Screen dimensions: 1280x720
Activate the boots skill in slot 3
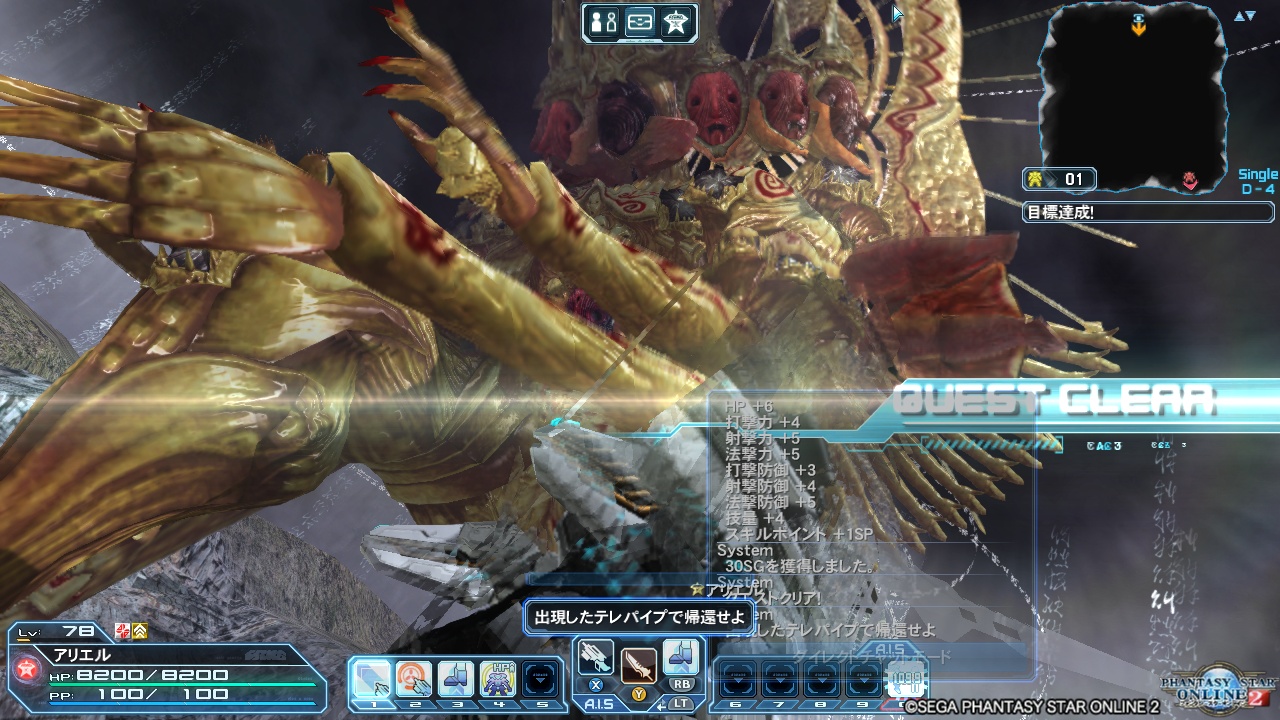point(456,679)
